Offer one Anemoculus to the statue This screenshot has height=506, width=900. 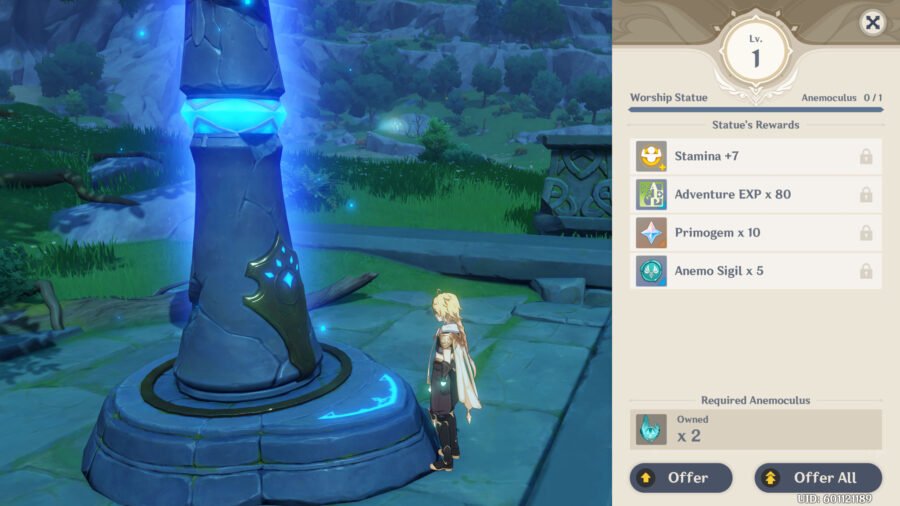click(681, 478)
